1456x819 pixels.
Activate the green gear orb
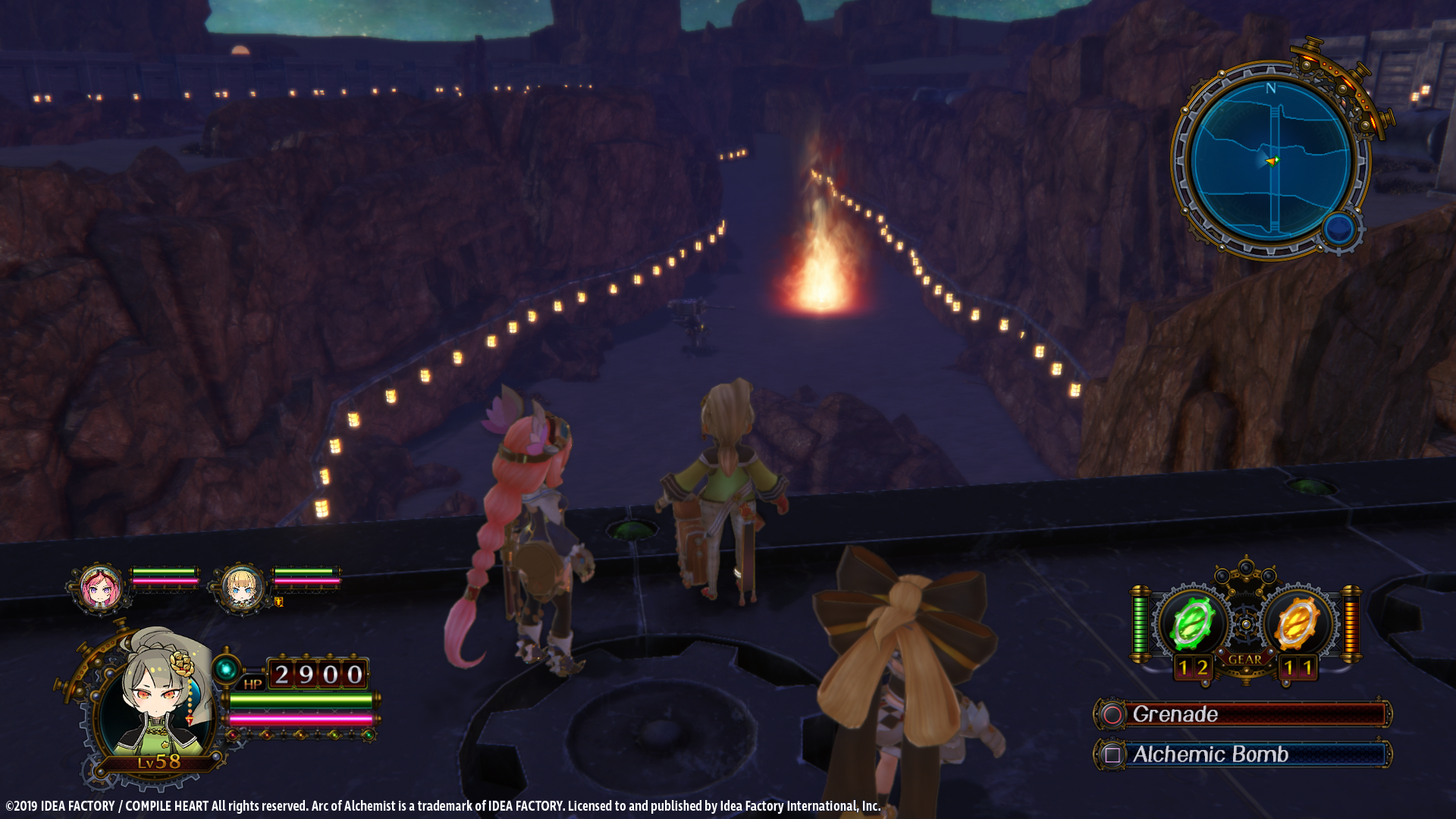[x=1191, y=623]
